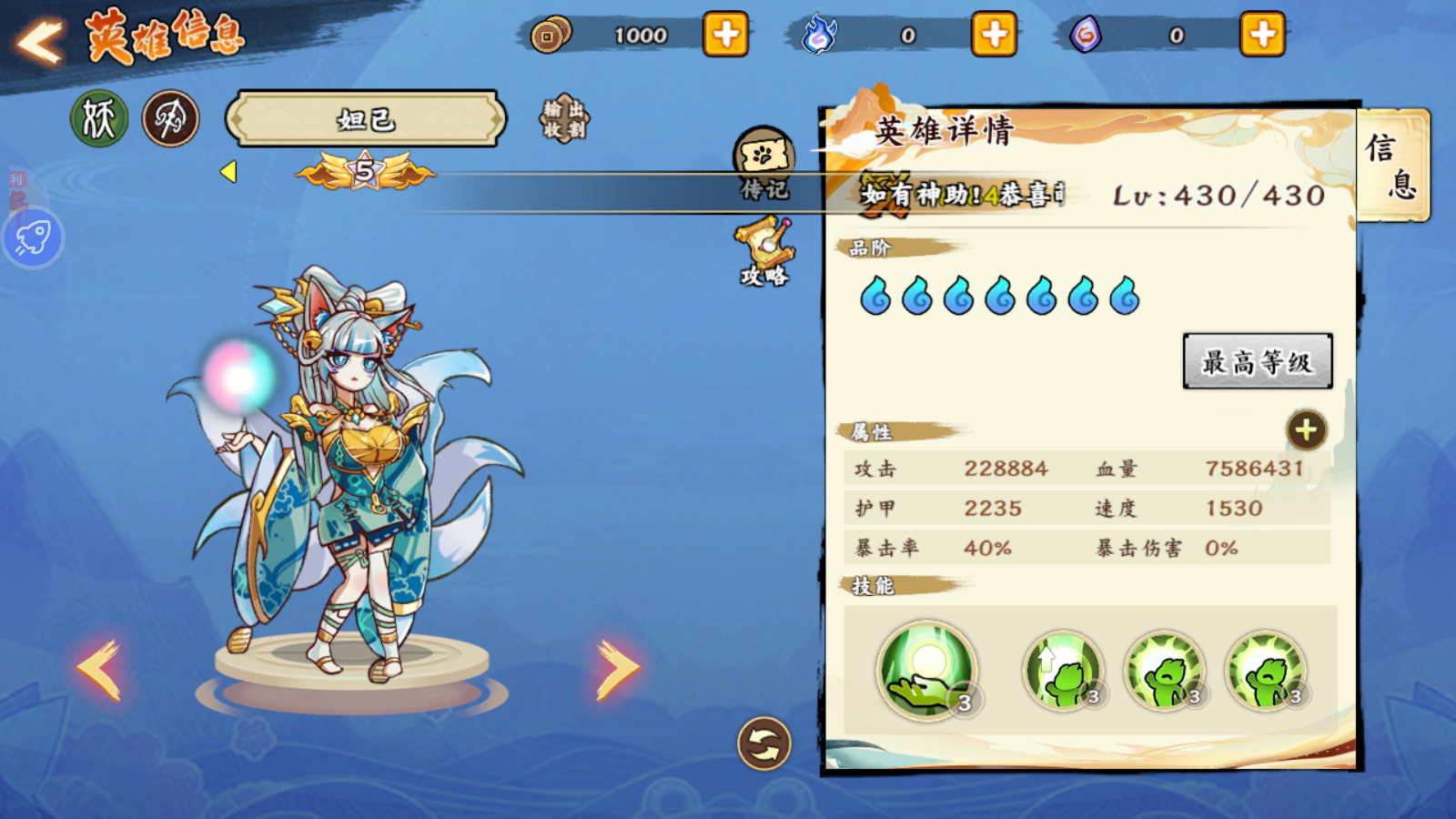View the next hero
Viewport: 1456px width, 819px height.
click(x=617, y=669)
